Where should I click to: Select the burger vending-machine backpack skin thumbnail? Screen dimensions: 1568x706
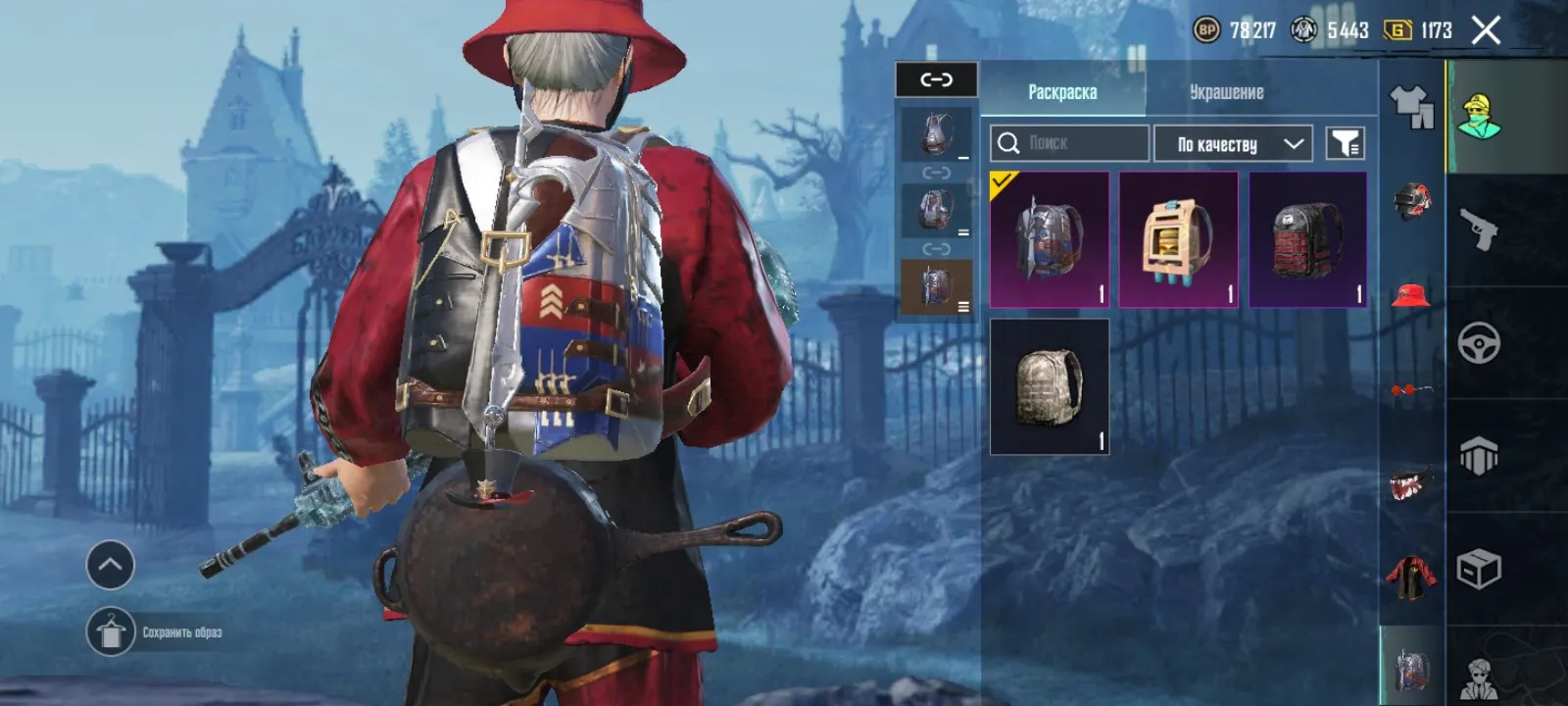pos(1178,238)
